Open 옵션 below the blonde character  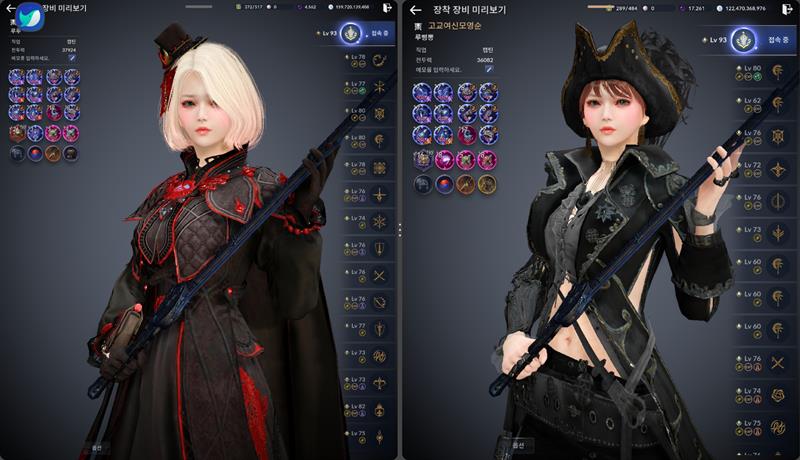[97, 447]
